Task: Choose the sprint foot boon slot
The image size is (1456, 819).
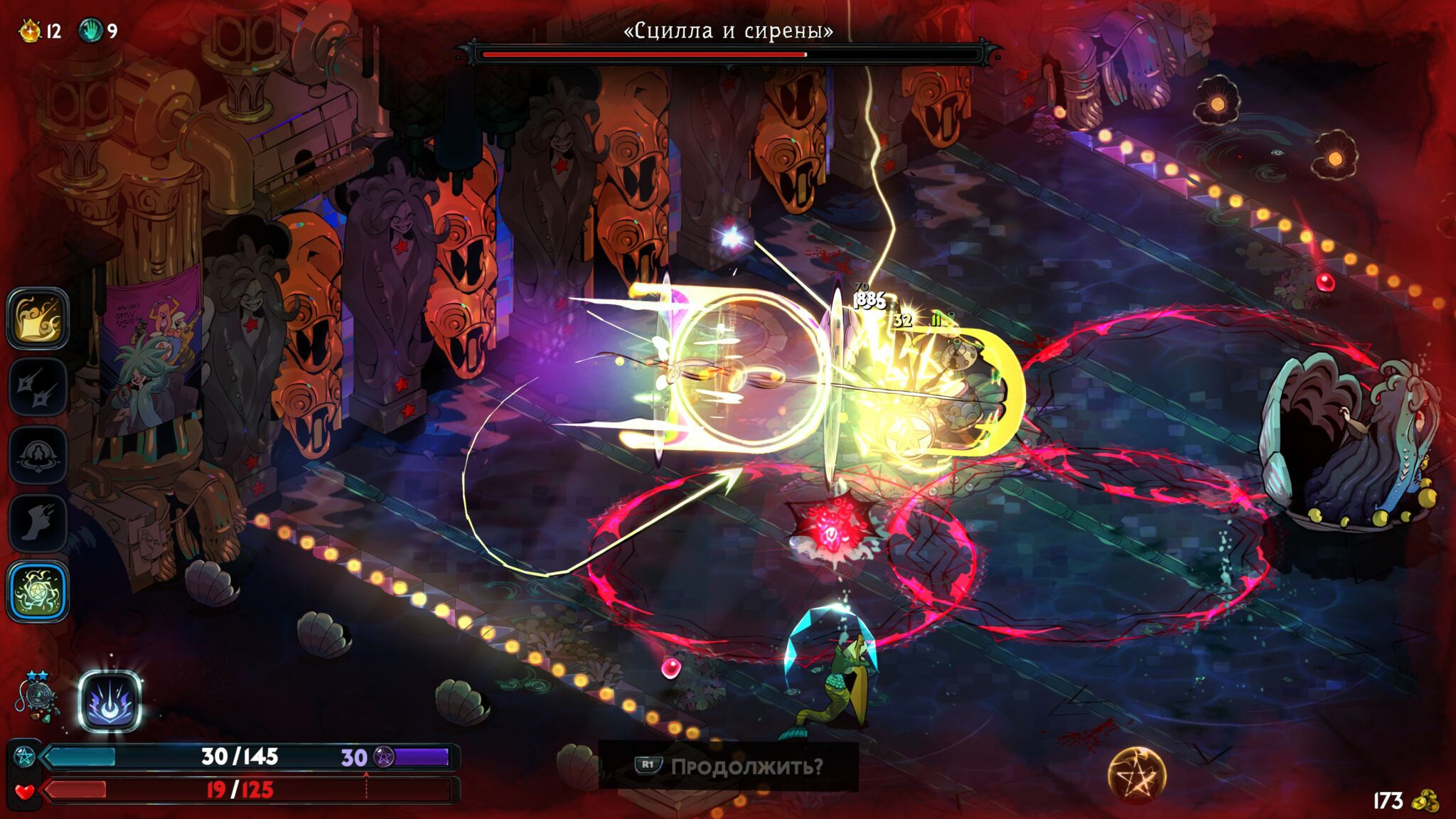Action: pyautogui.click(x=38, y=523)
